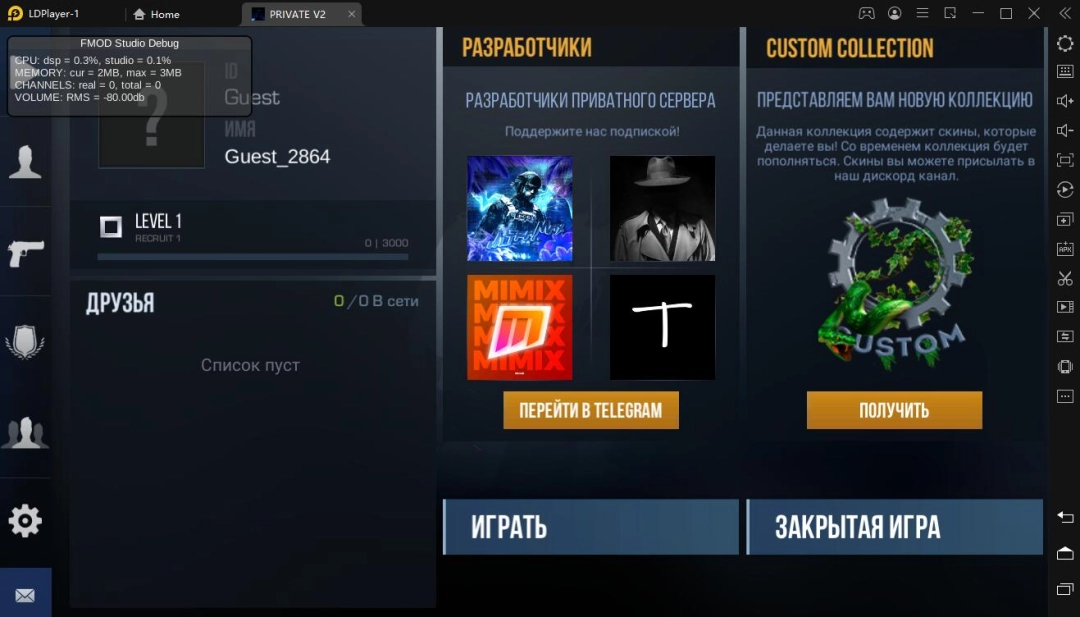Open the group friends sidebar icon

pos(25,432)
